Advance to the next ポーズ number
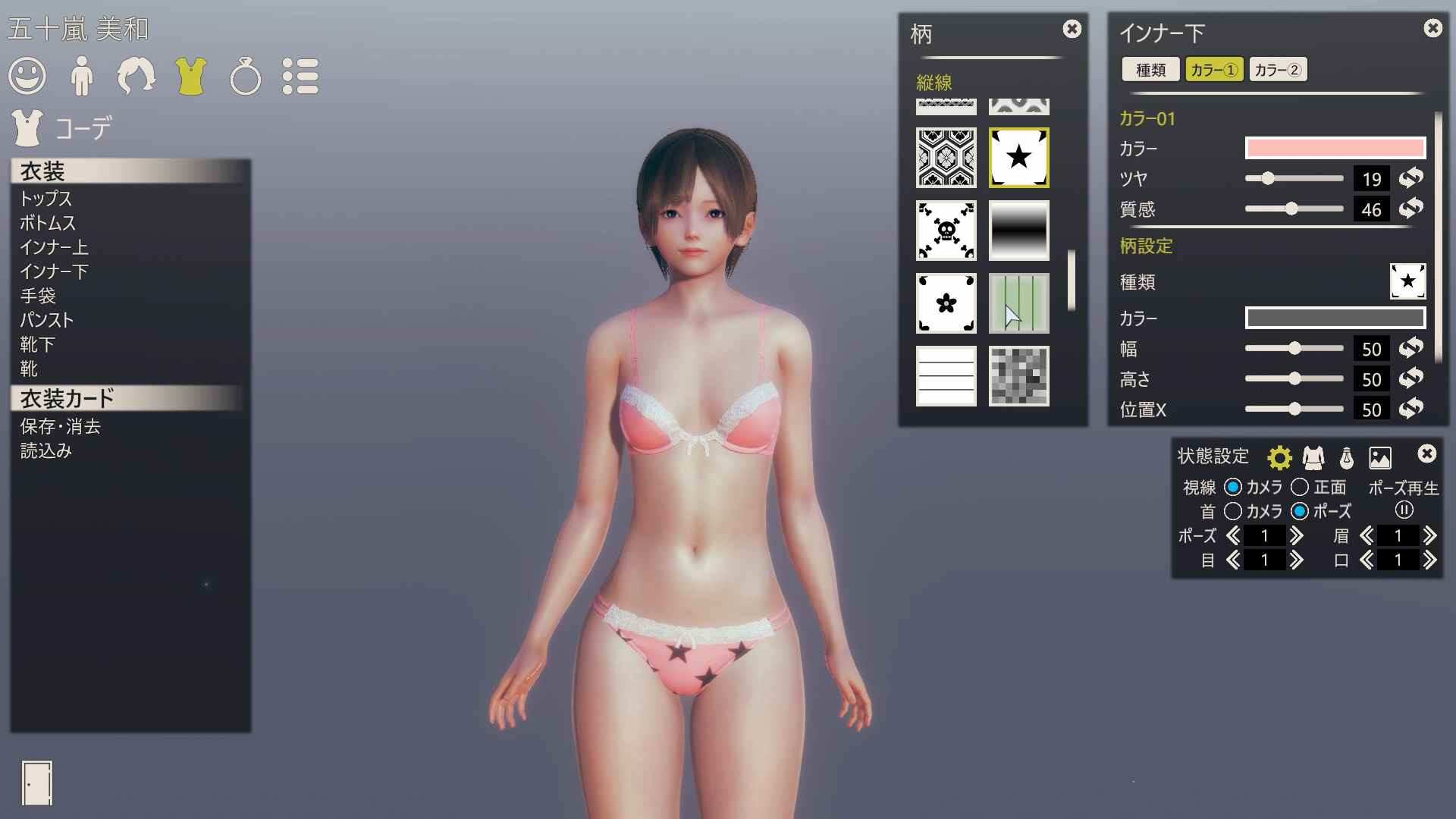1456x819 pixels. [1297, 535]
